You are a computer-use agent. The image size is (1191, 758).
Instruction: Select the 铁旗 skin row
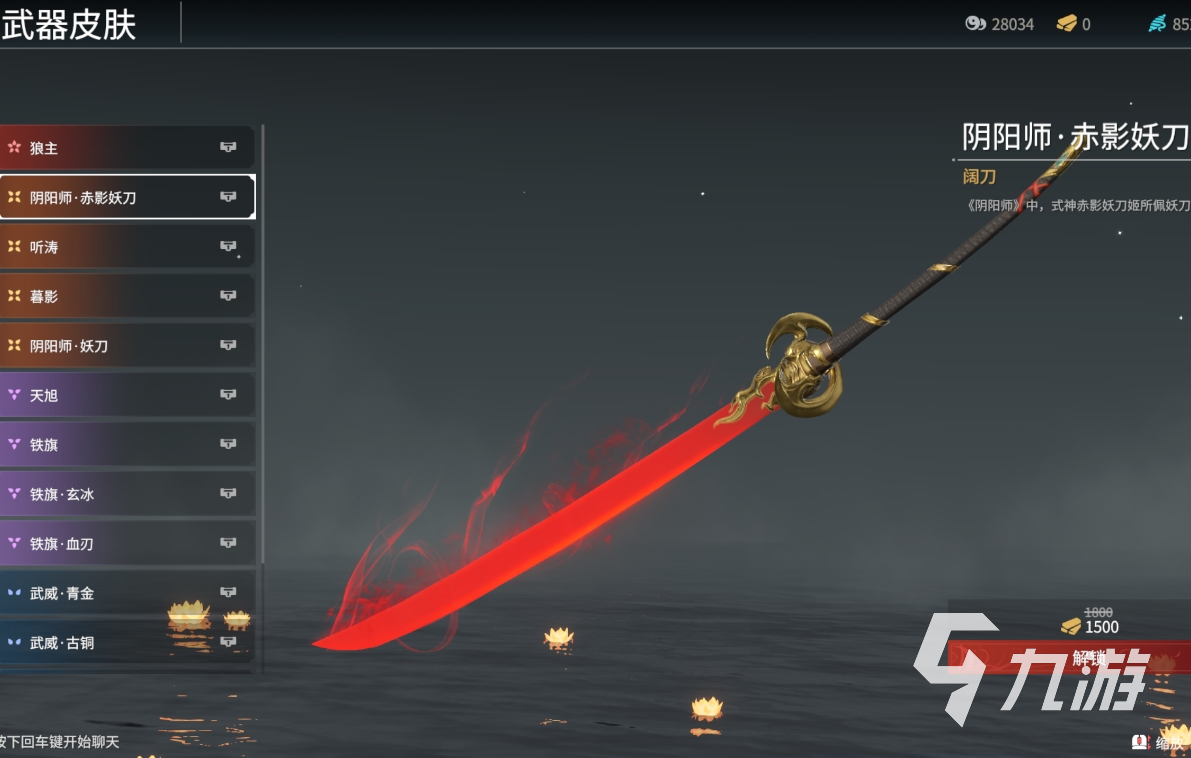point(127,444)
